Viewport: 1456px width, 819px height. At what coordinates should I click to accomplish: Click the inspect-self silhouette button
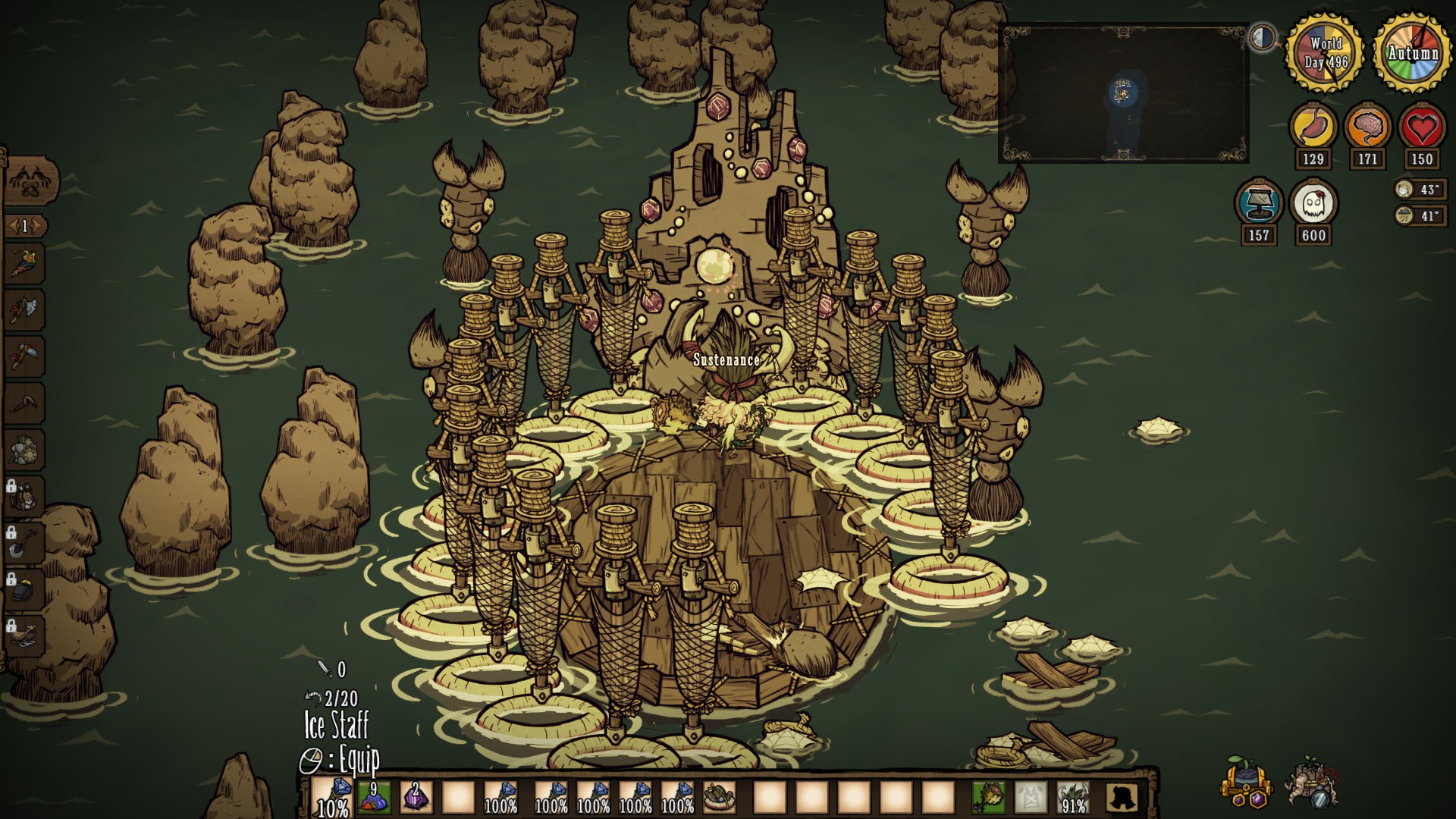pos(1122,798)
